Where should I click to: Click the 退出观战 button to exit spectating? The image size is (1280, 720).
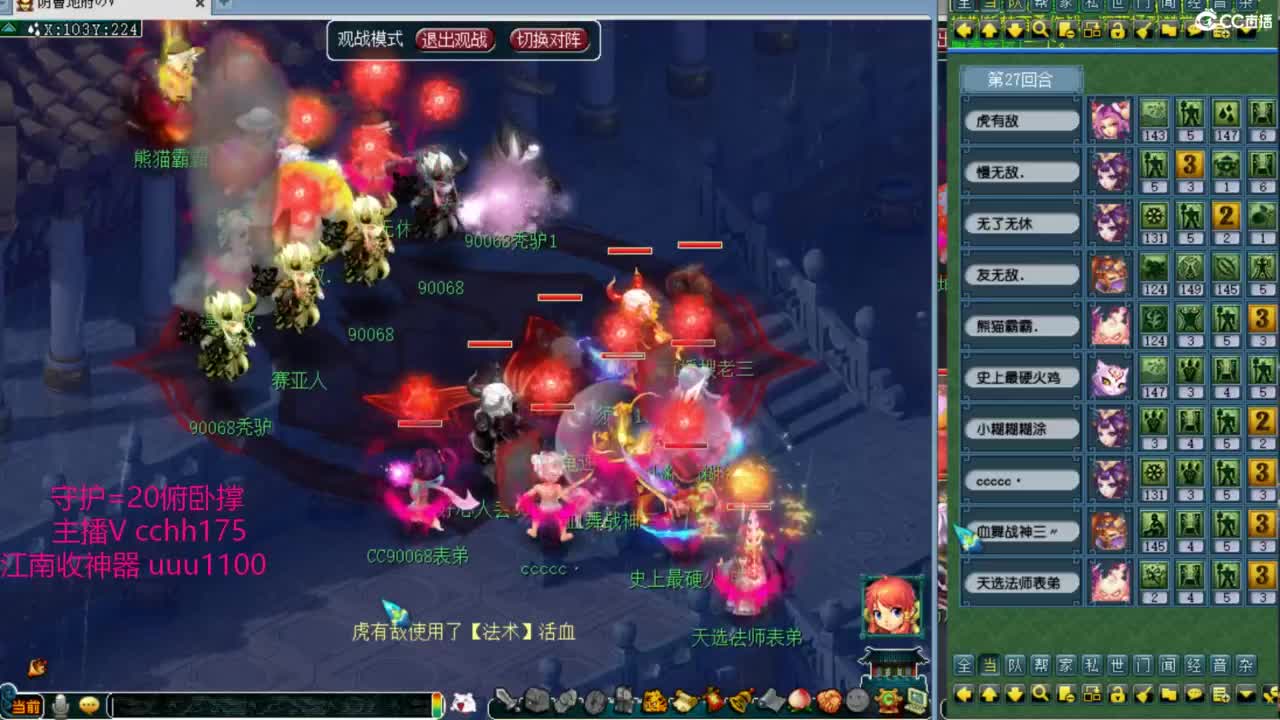tap(455, 41)
